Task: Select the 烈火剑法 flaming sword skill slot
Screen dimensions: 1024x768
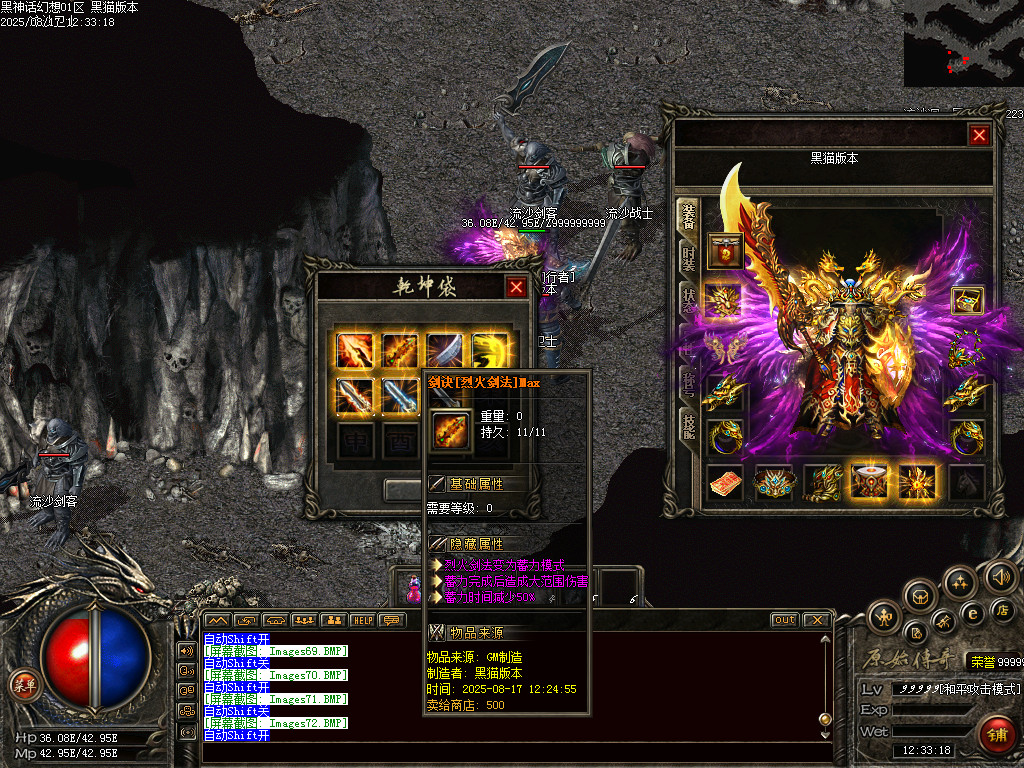Action: point(400,350)
